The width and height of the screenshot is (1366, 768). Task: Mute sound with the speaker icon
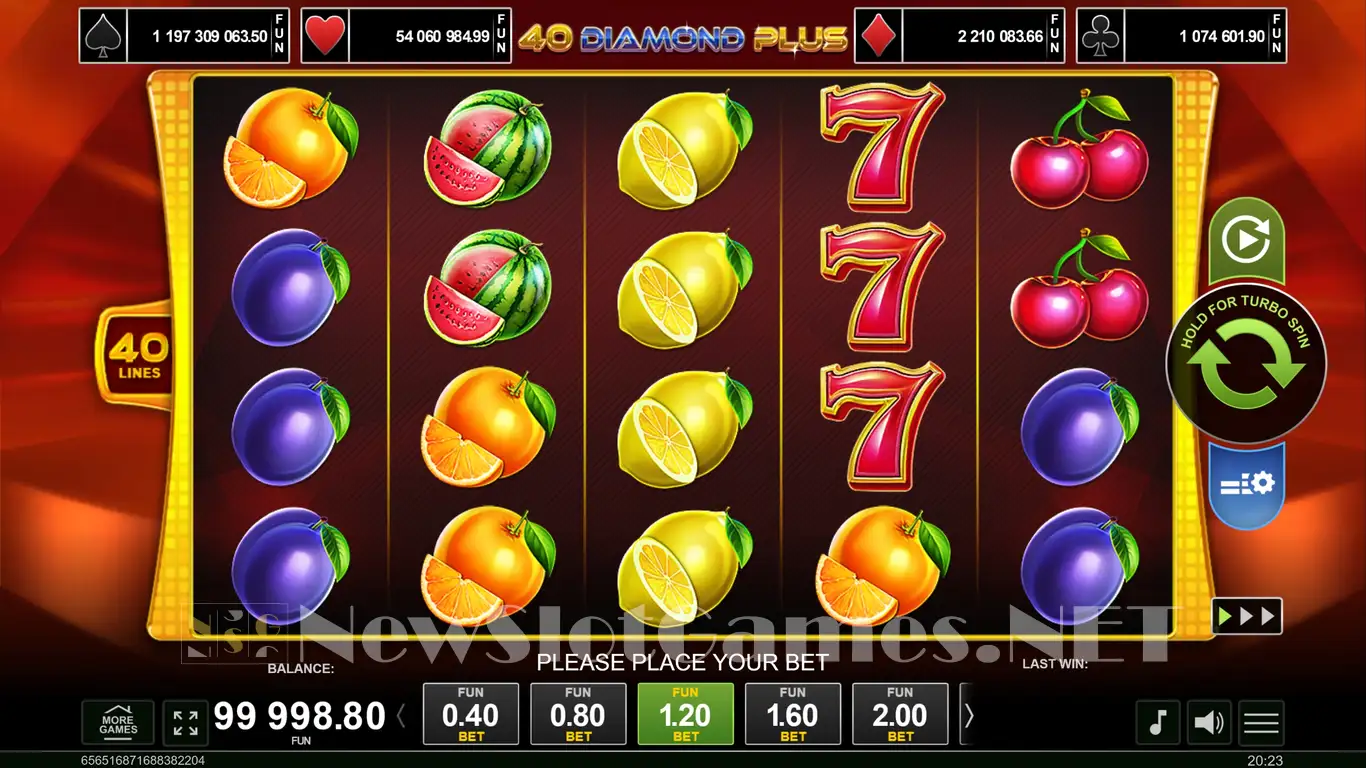1209,722
